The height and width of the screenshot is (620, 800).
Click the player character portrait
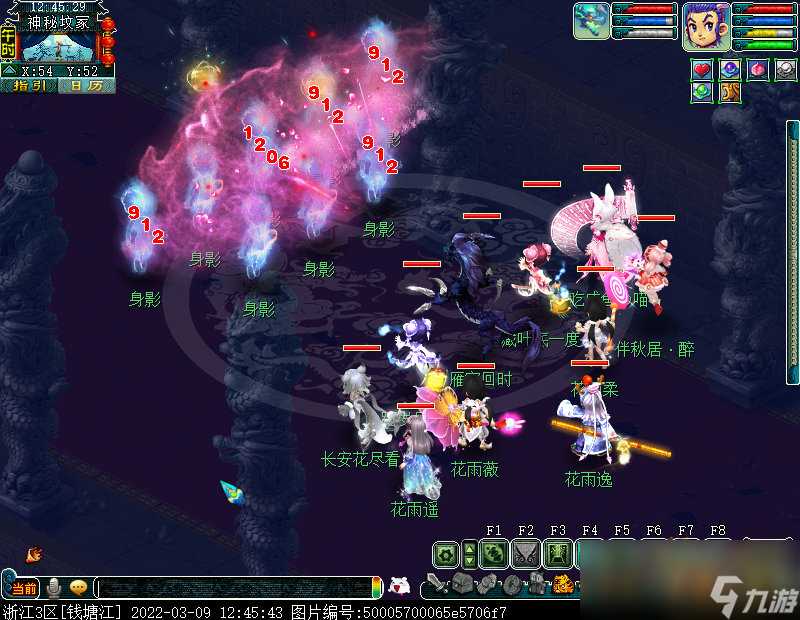(705, 25)
